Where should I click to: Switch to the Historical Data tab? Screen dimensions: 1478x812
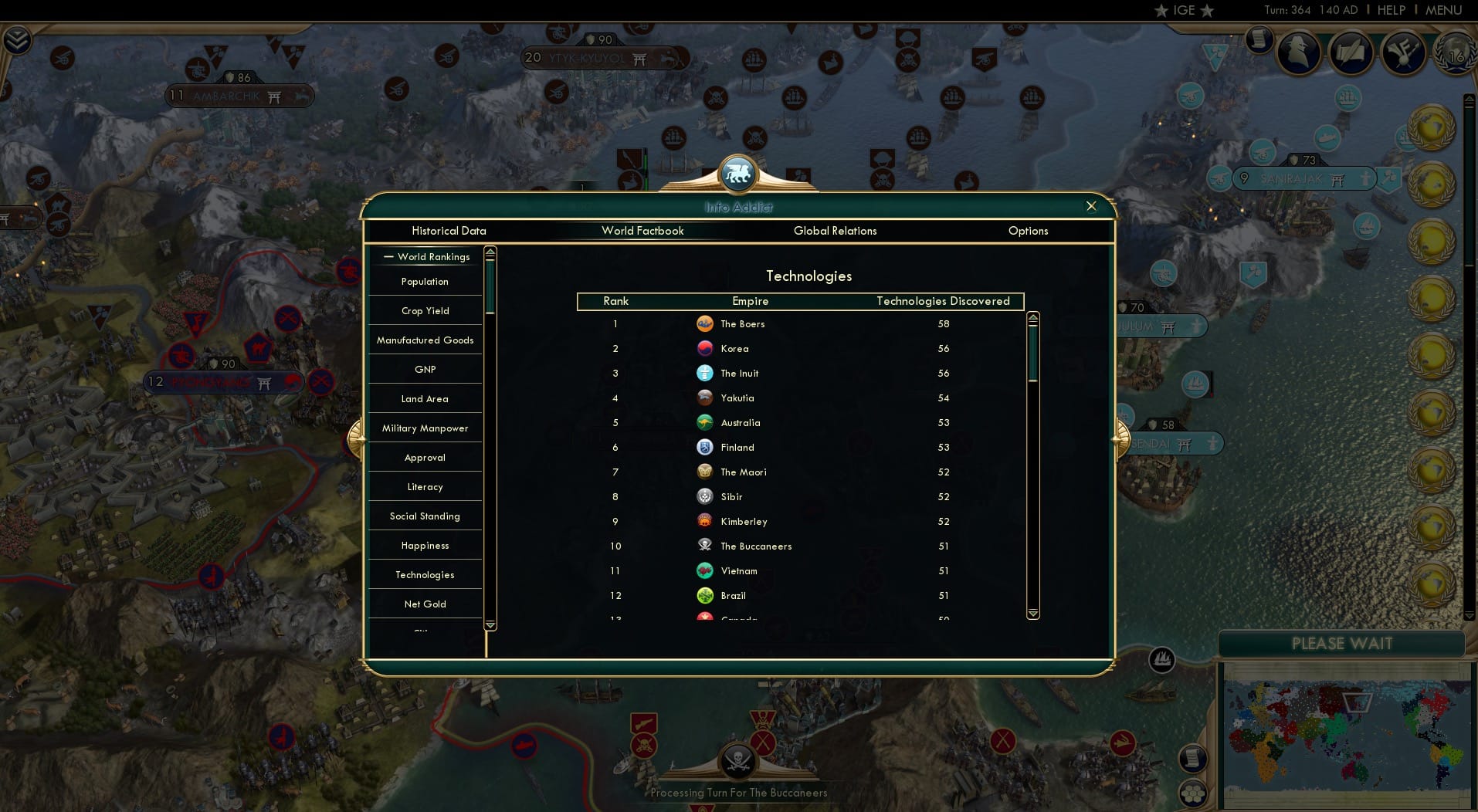tap(449, 231)
